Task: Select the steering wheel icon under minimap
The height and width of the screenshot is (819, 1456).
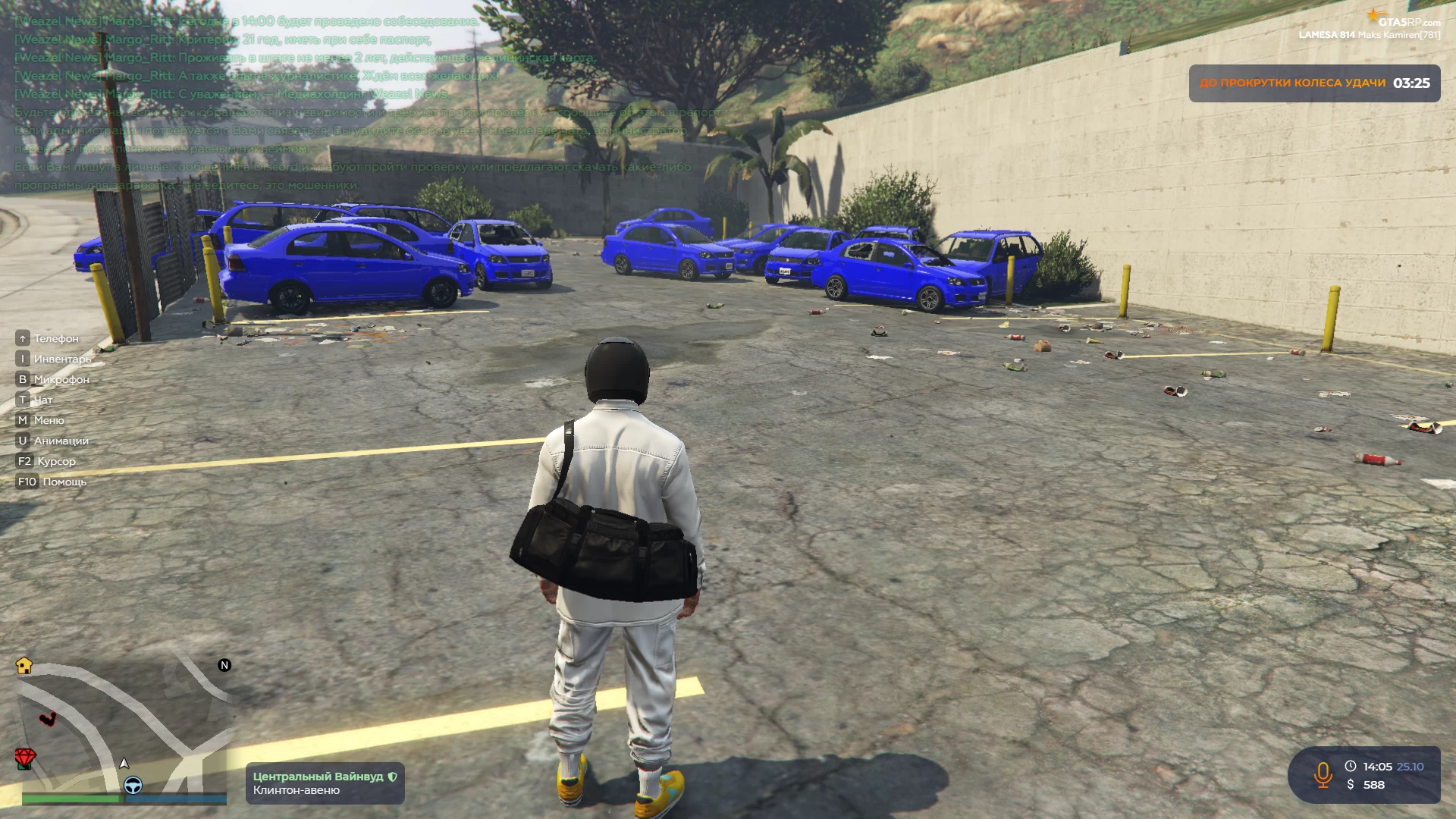Action: [x=133, y=786]
